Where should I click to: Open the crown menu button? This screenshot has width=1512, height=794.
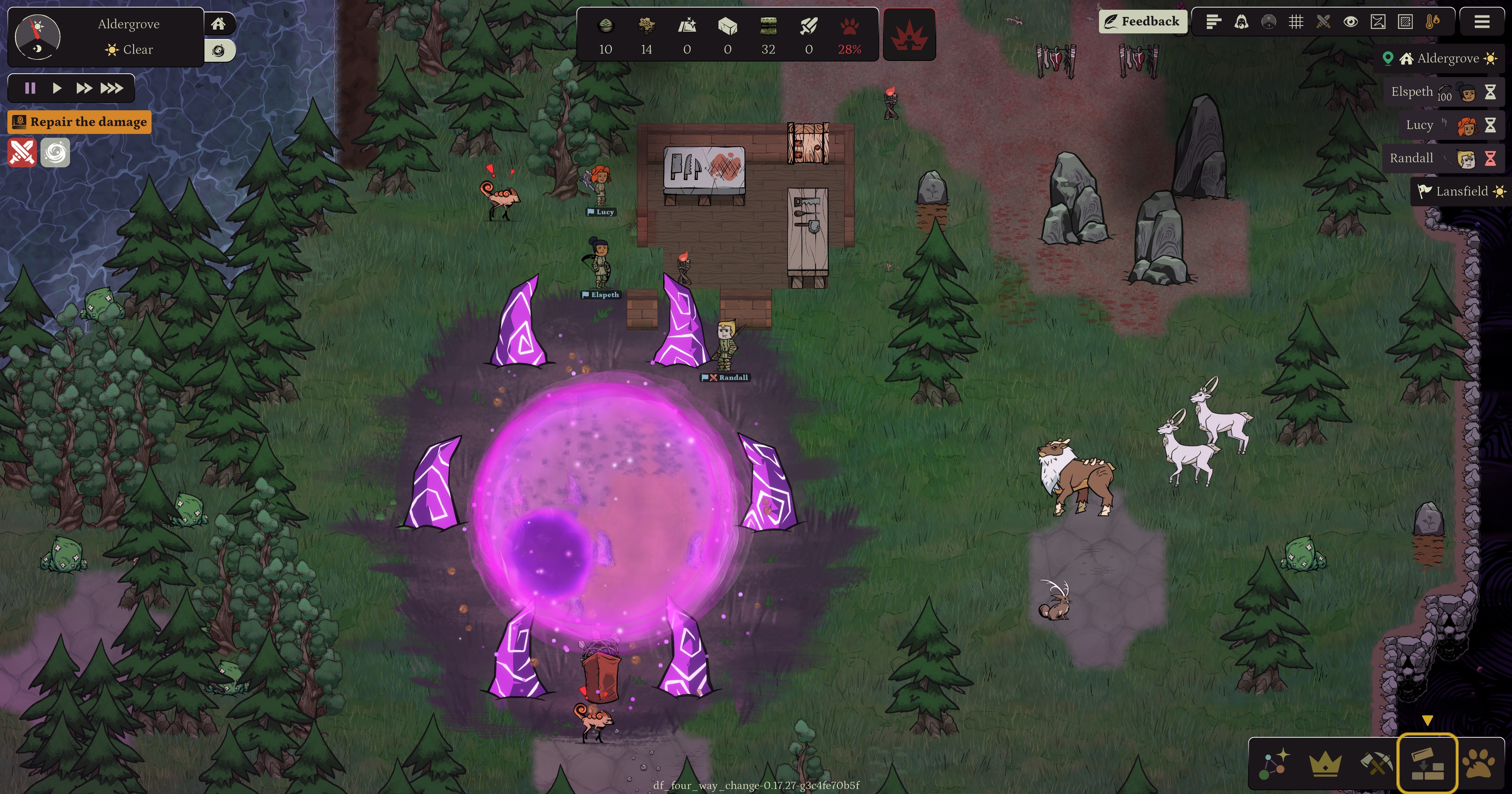(x=1325, y=764)
